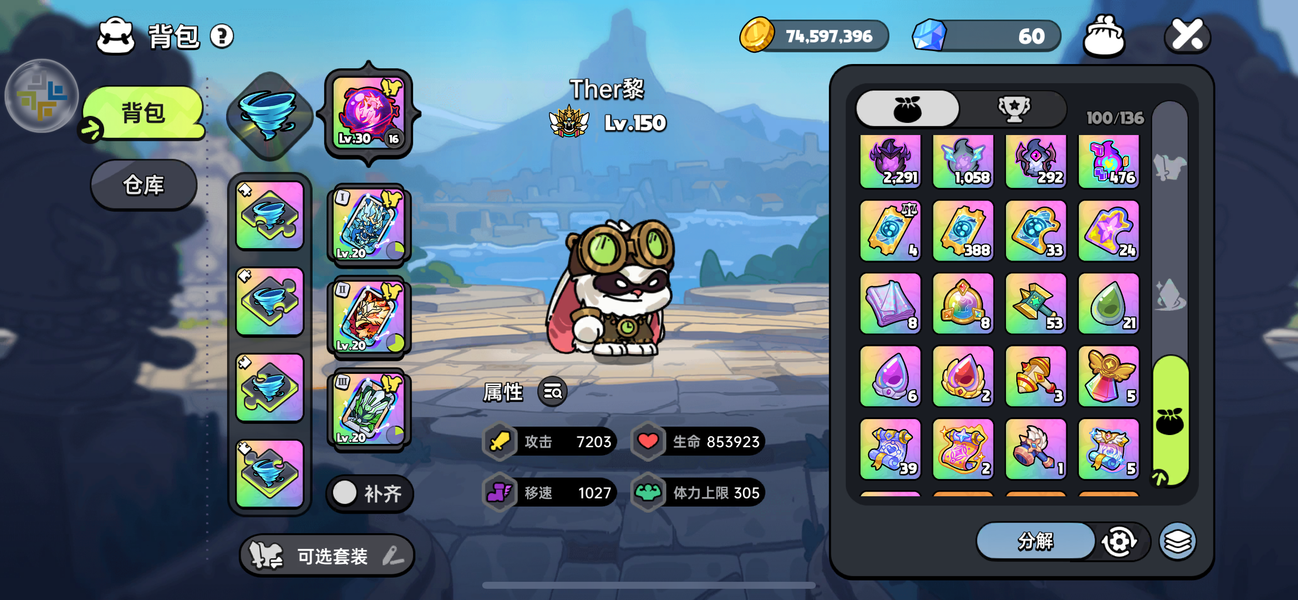The image size is (1298, 600).
Task: Open the money pouch icon near gems
Action: pyautogui.click(x=1104, y=37)
